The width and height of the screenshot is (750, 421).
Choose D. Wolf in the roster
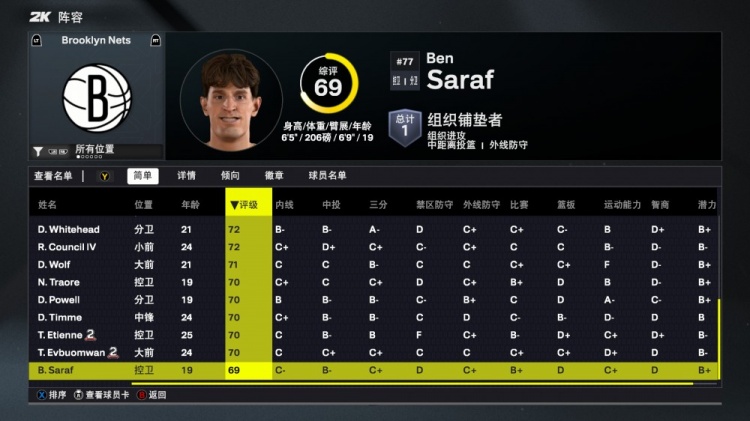click(x=55, y=265)
